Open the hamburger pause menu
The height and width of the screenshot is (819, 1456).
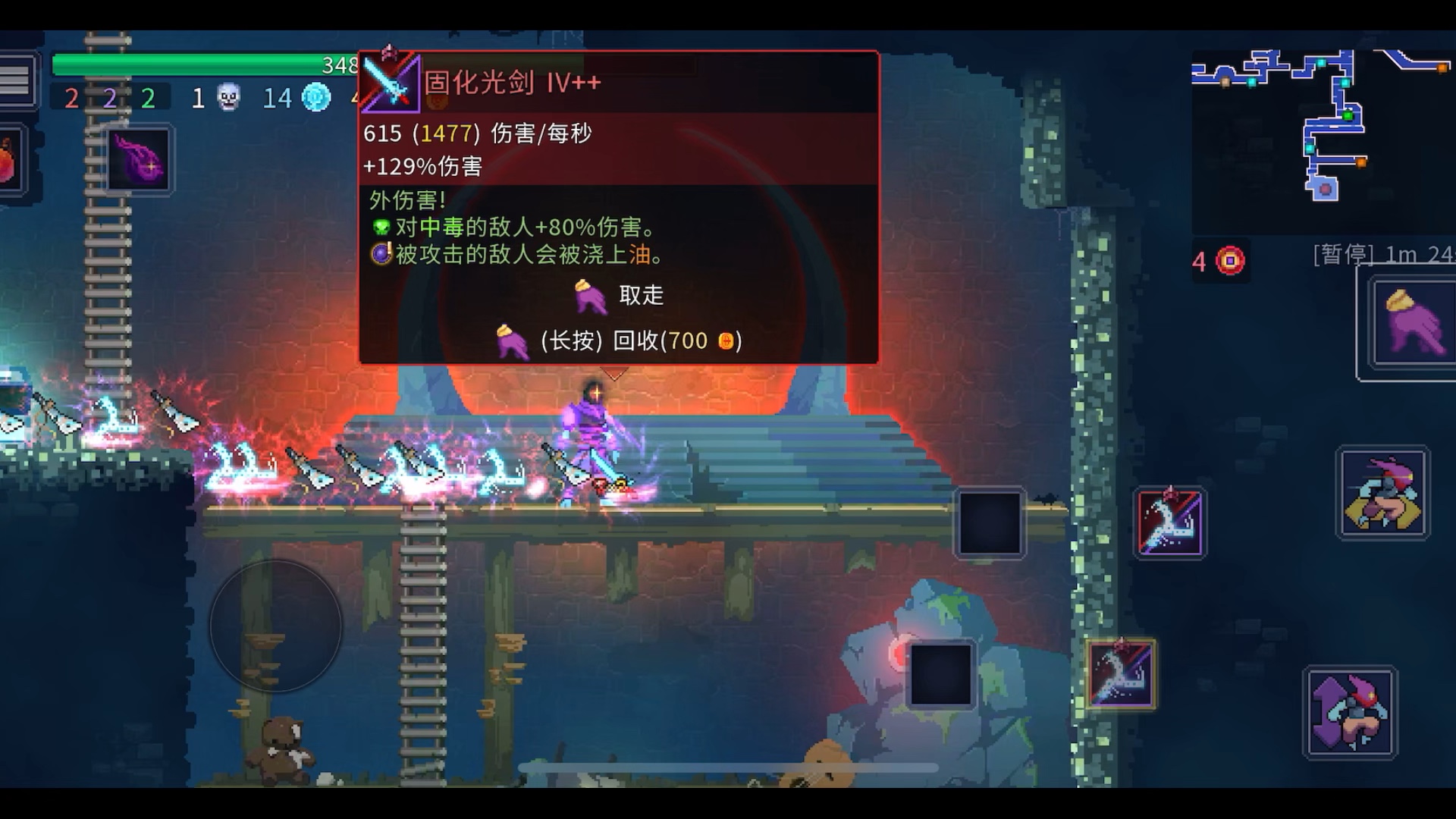pyautogui.click(x=15, y=80)
